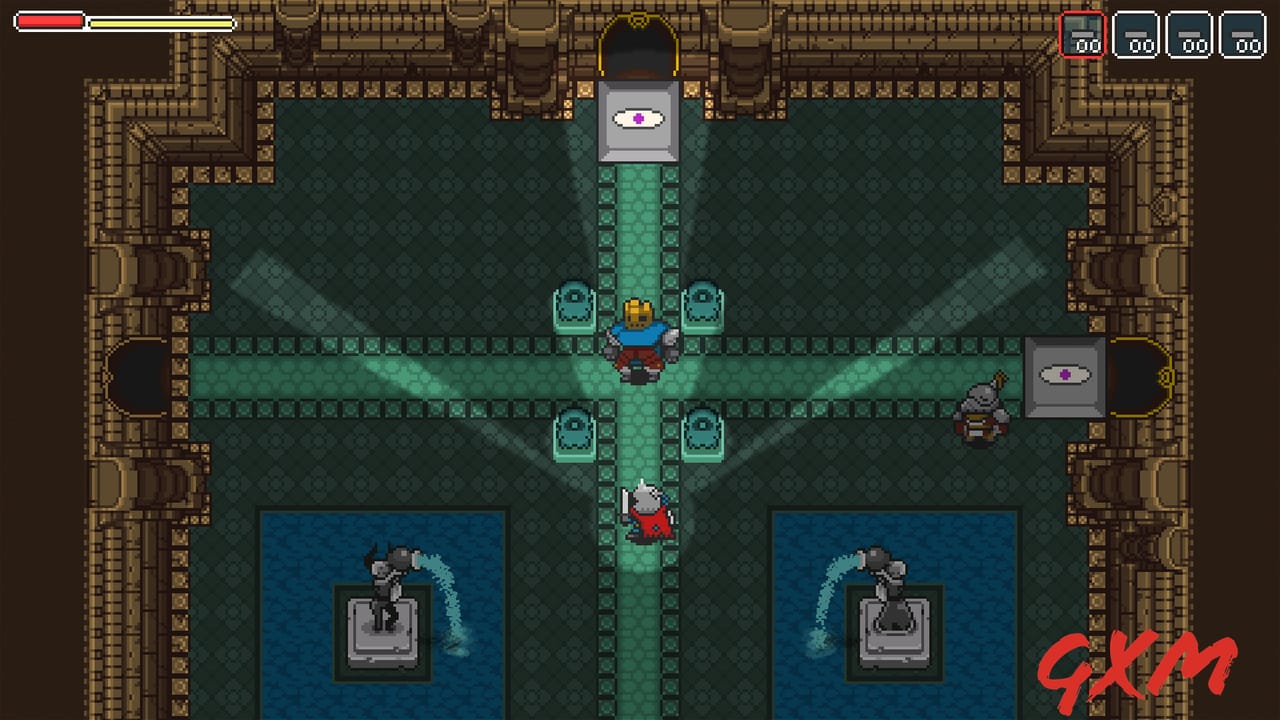Viewport: 1280px width, 720px height.
Task: Open the dark doorway at the top of the room
Action: pyautogui.click(x=640, y=45)
